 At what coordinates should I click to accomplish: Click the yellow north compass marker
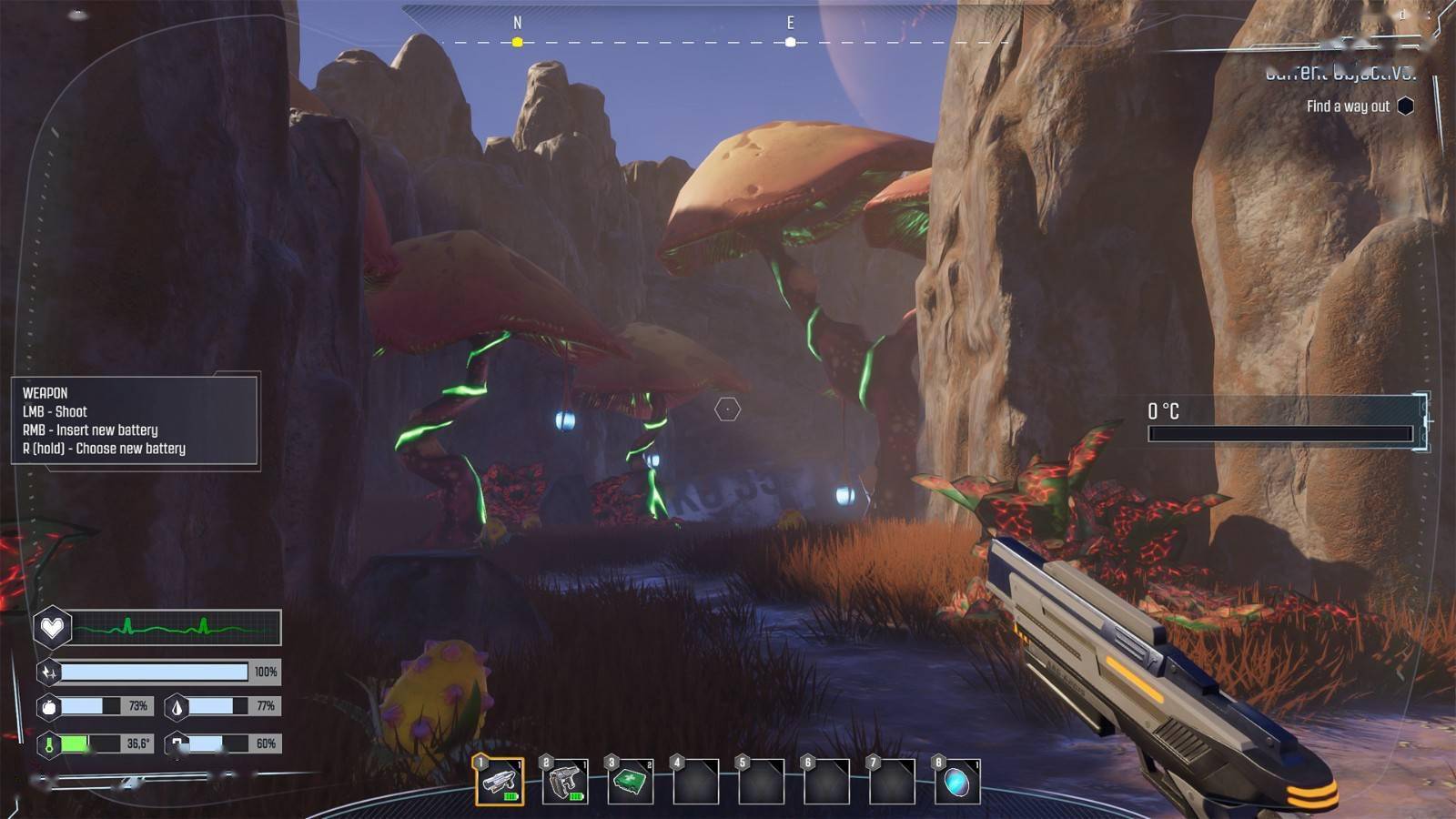point(517,42)
